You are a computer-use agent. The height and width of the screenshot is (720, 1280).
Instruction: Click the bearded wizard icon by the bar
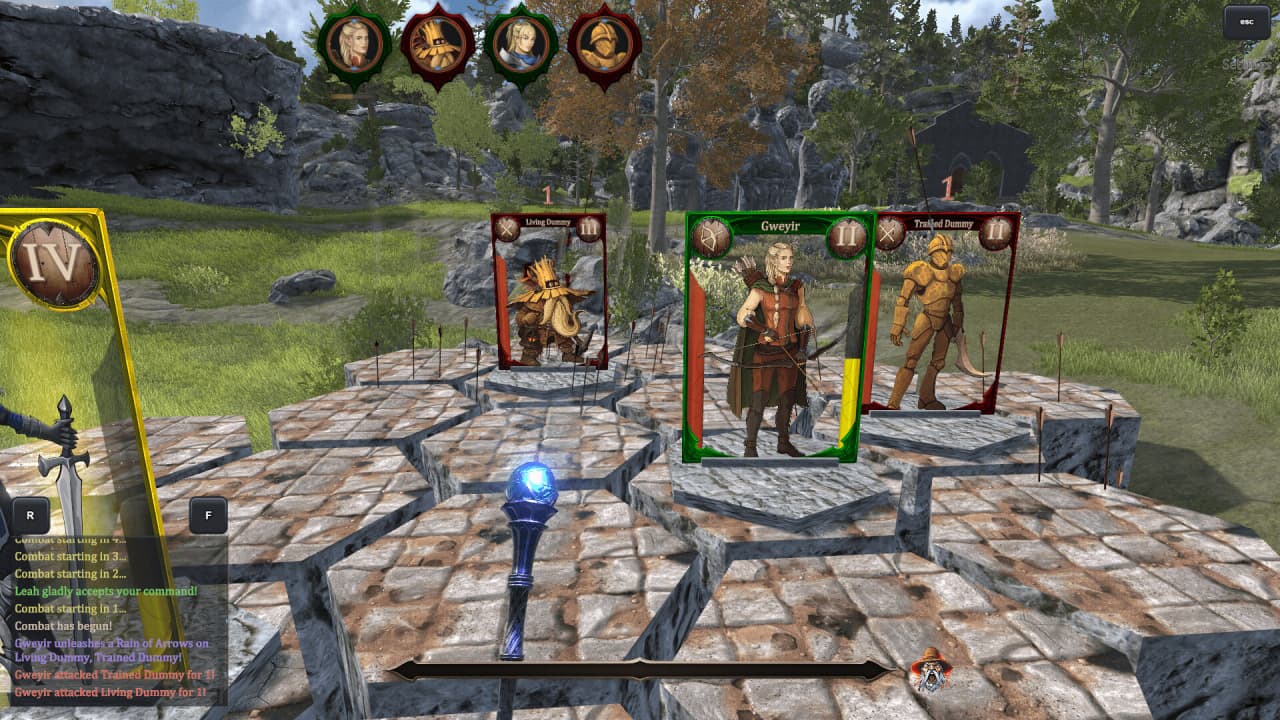(x=930, y=669)
